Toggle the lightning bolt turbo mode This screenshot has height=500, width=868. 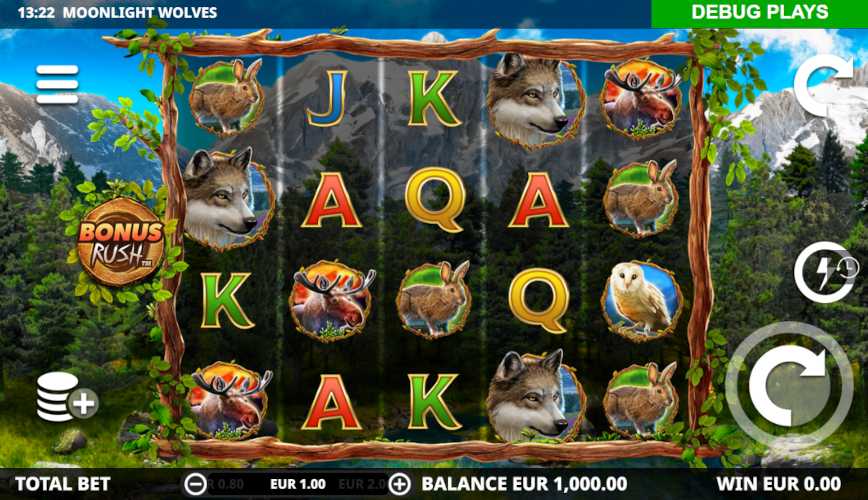823,272
